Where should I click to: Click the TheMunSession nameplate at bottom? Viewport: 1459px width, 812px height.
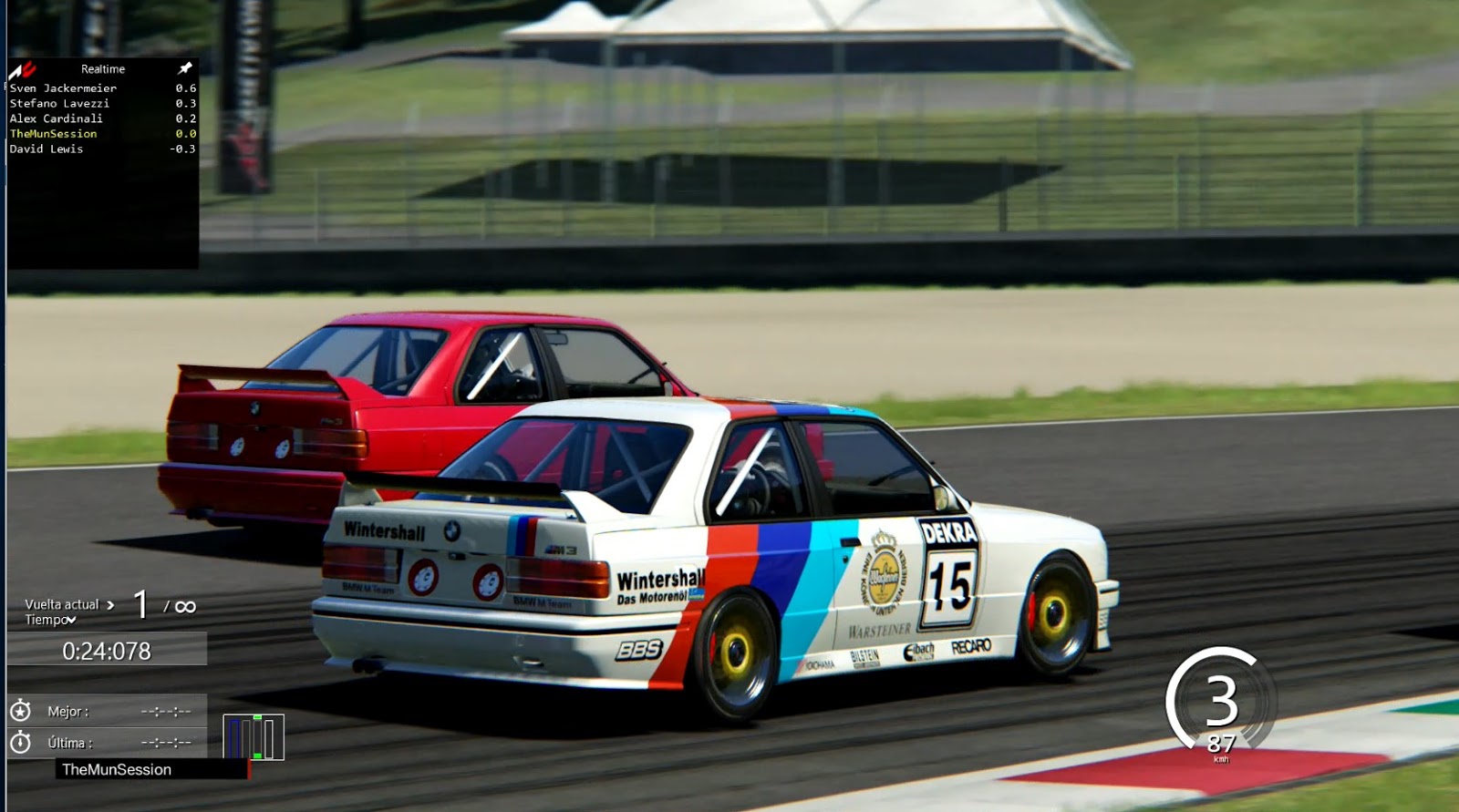119,769
